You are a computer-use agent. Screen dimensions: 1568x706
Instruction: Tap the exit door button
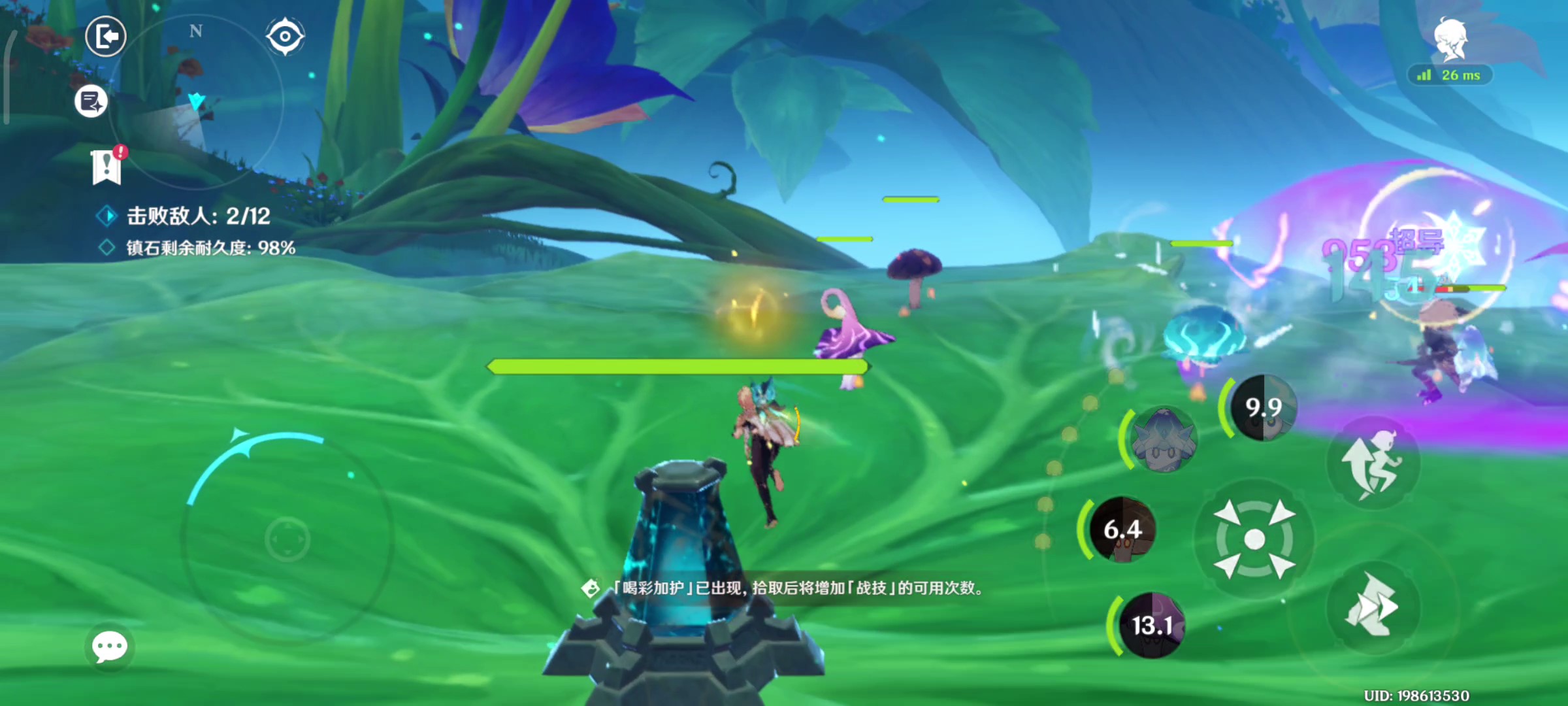pyautogui.click(x=106, y=37)
